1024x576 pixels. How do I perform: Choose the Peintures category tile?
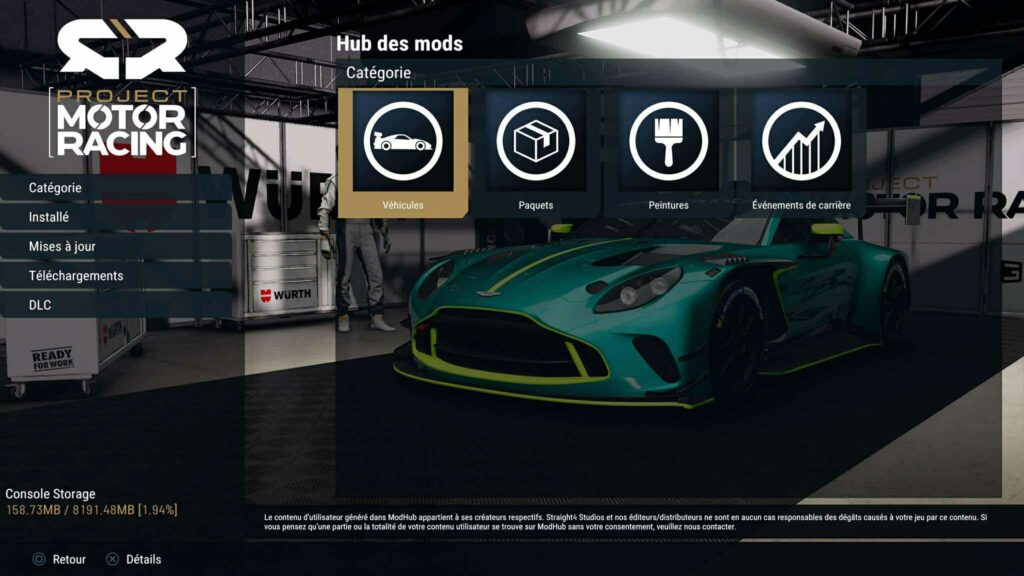[668, 152]
